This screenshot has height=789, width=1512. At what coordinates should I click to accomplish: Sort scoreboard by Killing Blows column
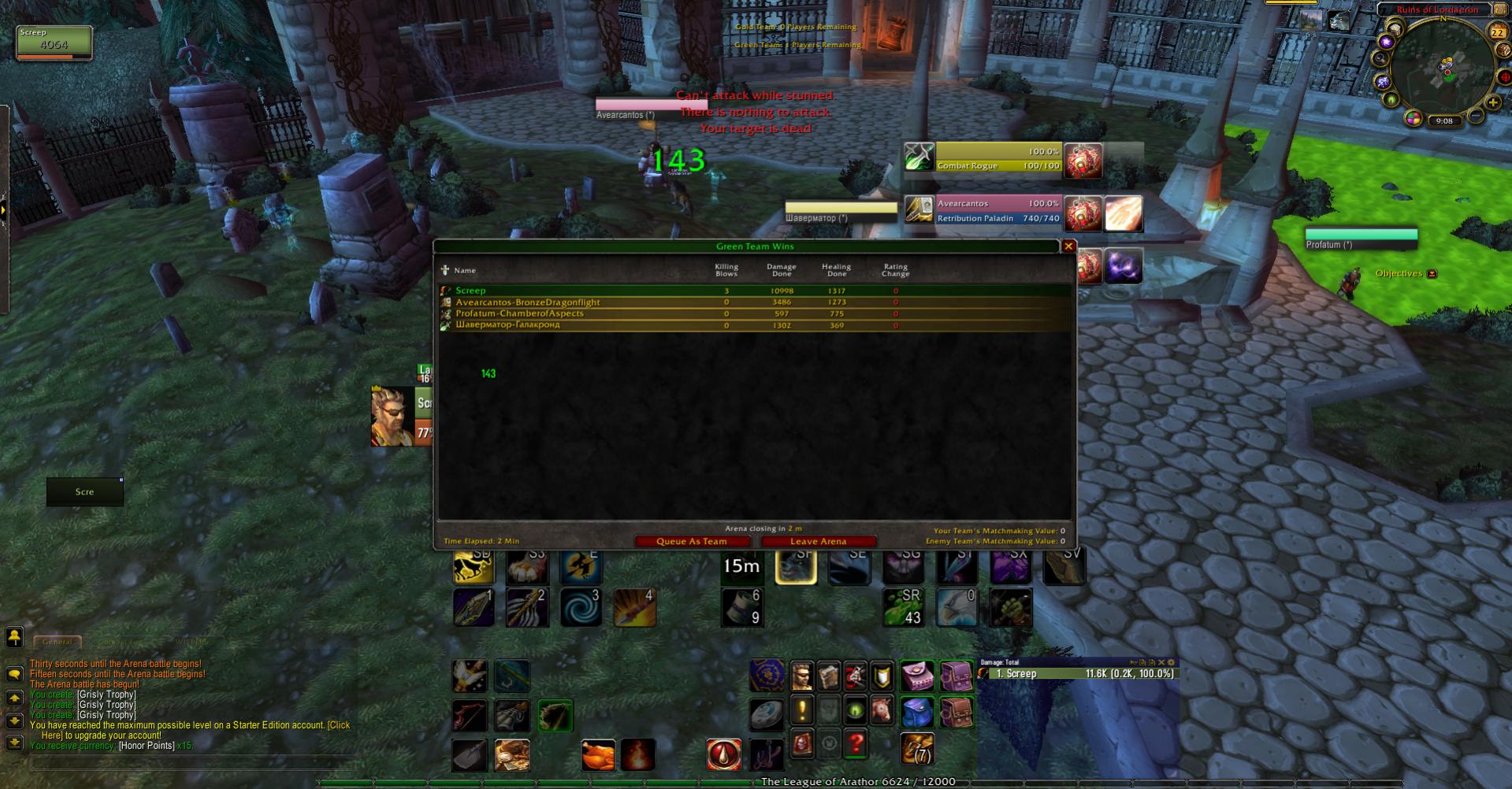click(x=726, y=270)
